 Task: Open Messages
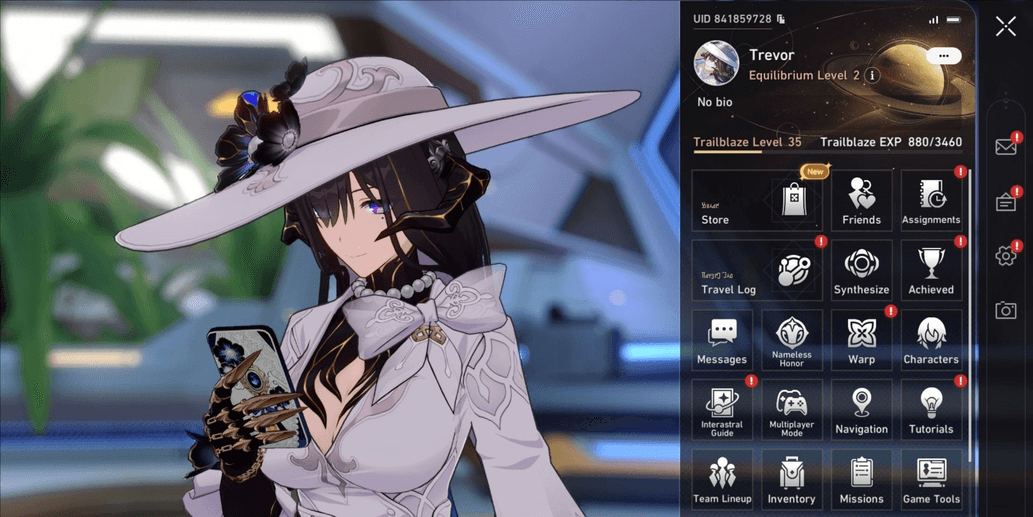tap(722, 341)
